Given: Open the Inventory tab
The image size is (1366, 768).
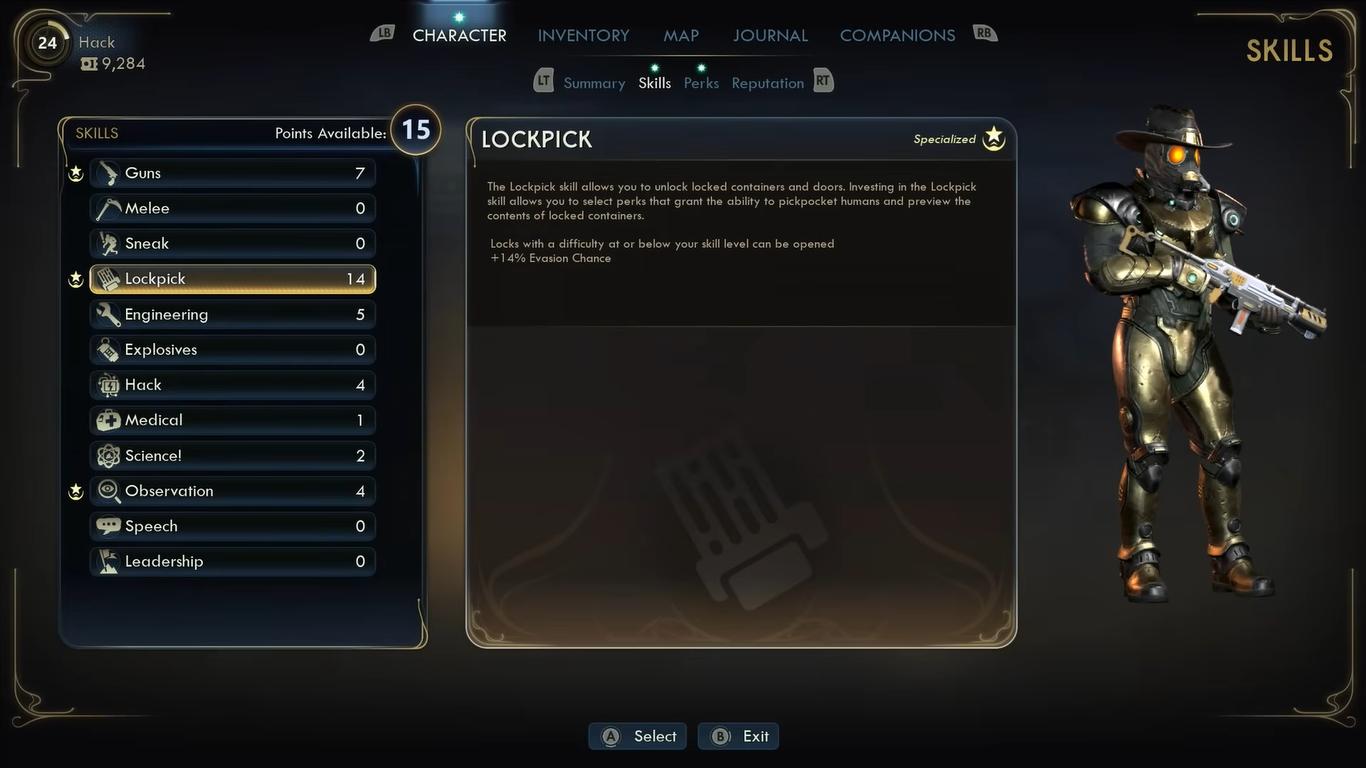Looking at the screenshot, I should 583,36.
